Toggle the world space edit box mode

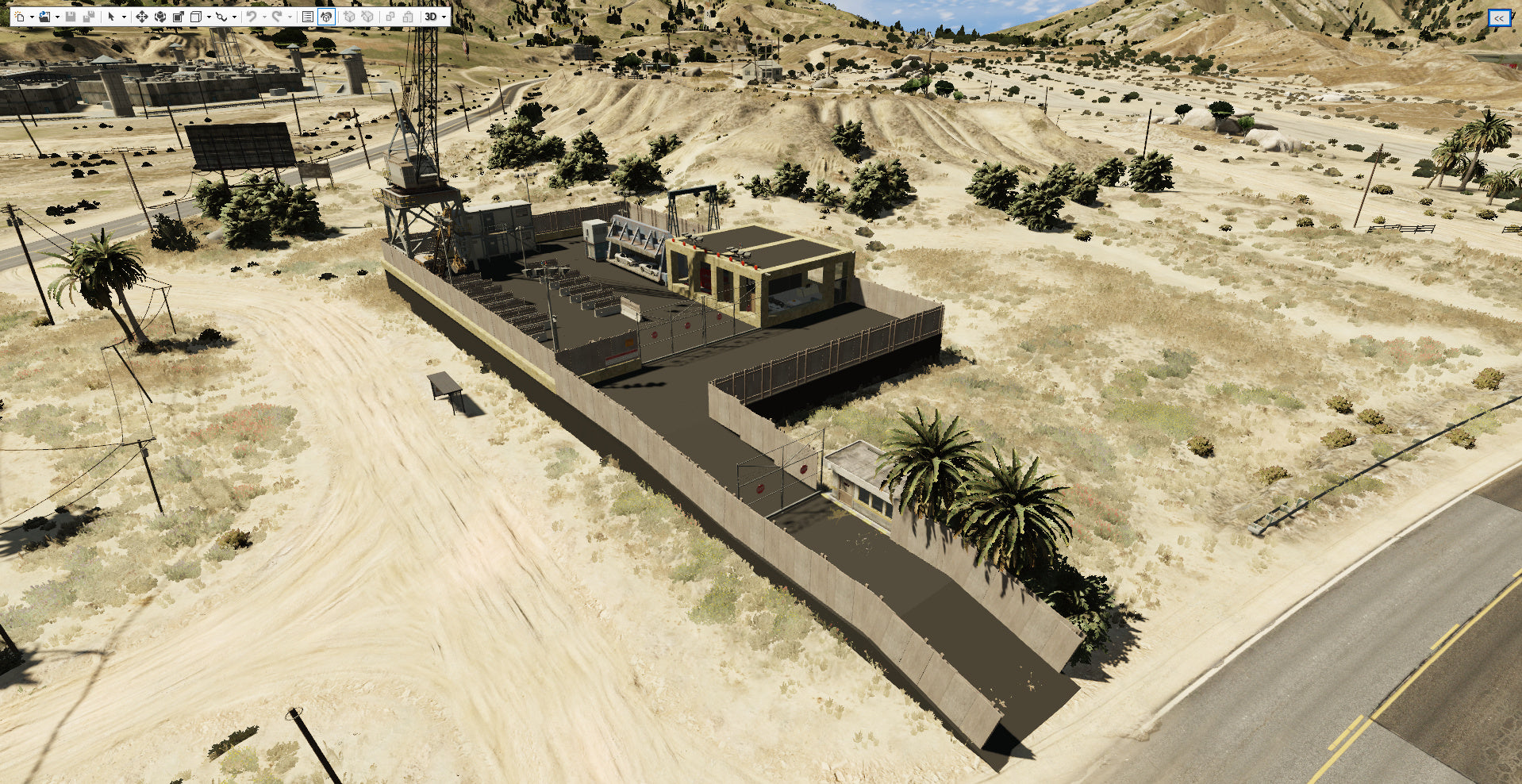pos(196,16)
